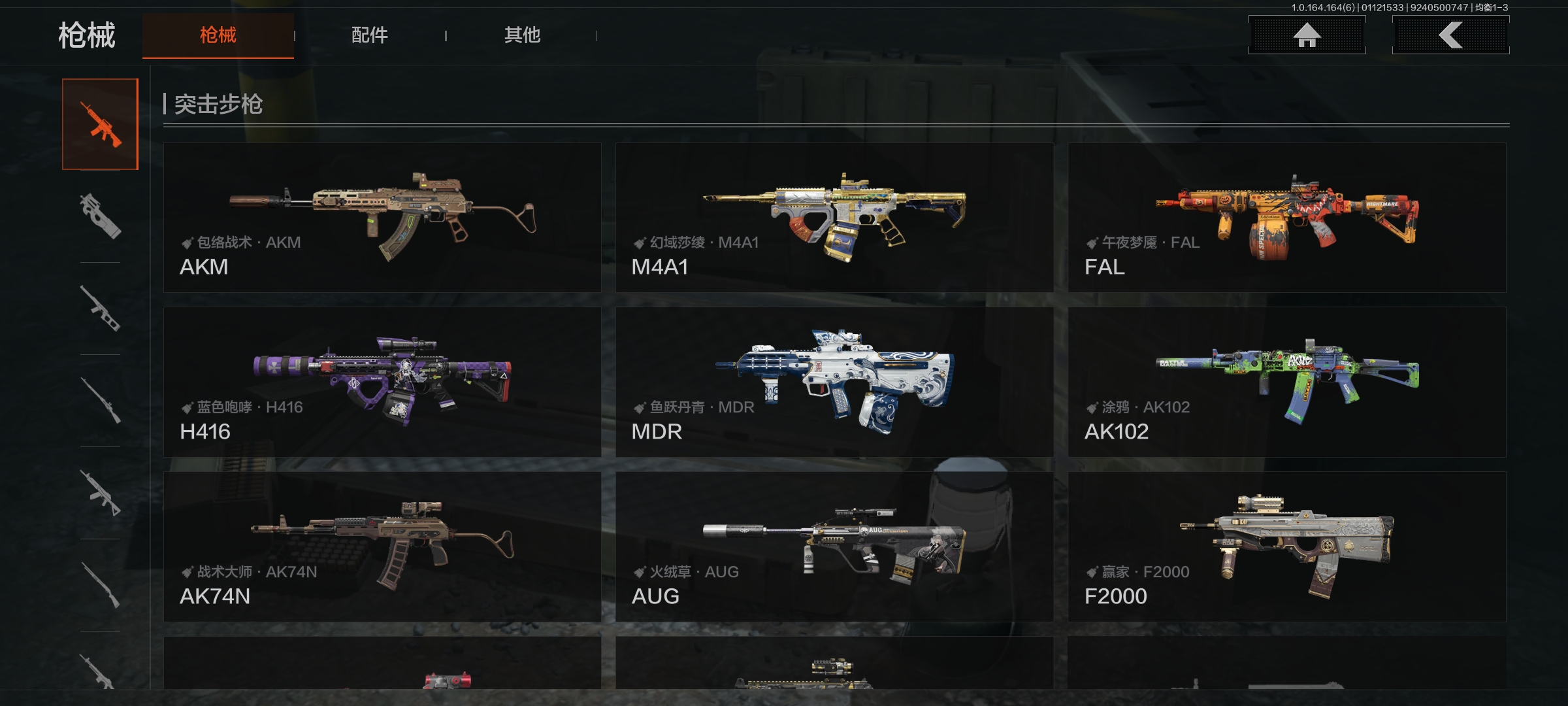Go back with the arrow button

pos(1450,35)
